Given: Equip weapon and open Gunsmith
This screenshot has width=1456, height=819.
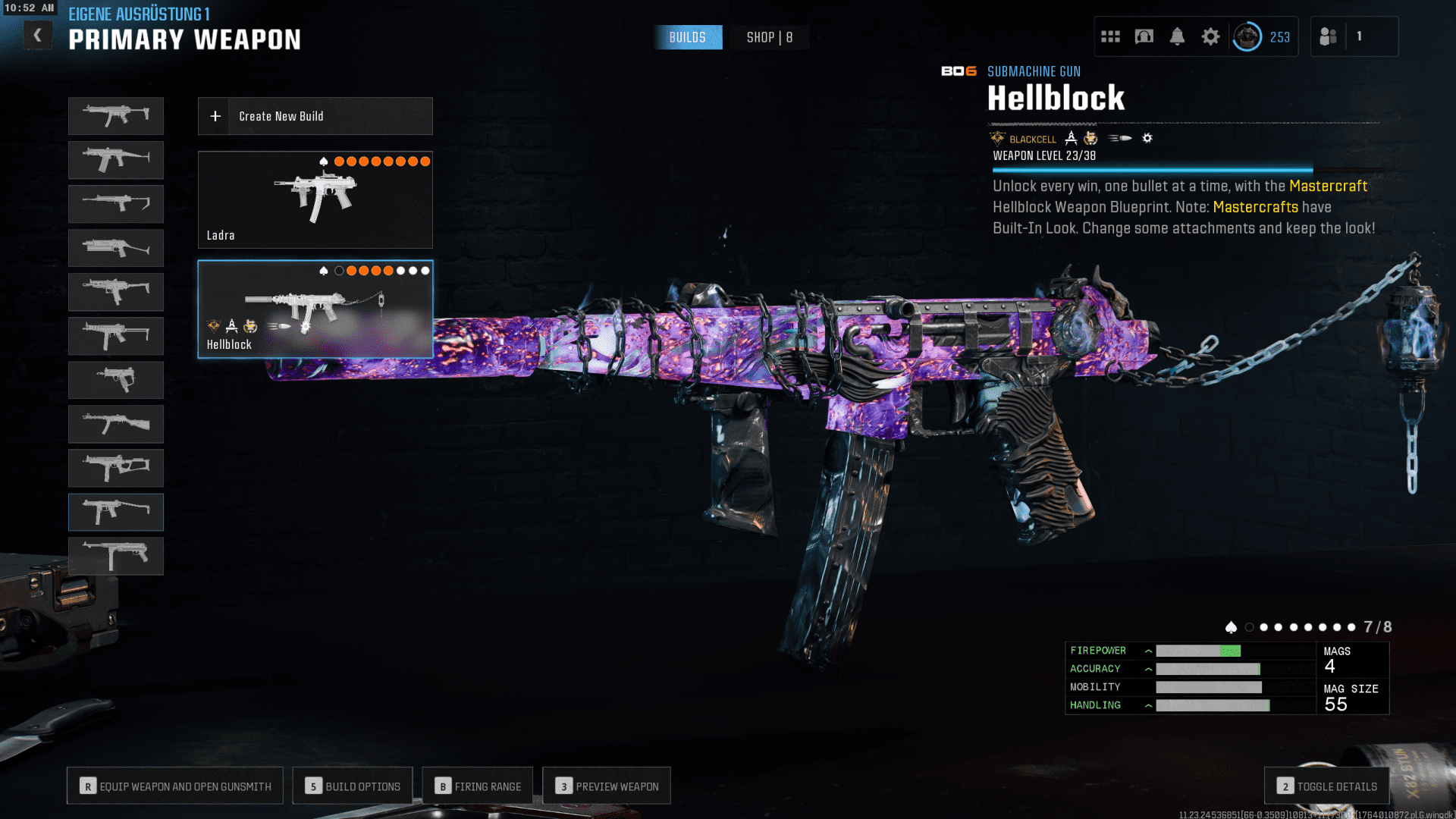Looking at the screenshot, I should coord(175,786).
